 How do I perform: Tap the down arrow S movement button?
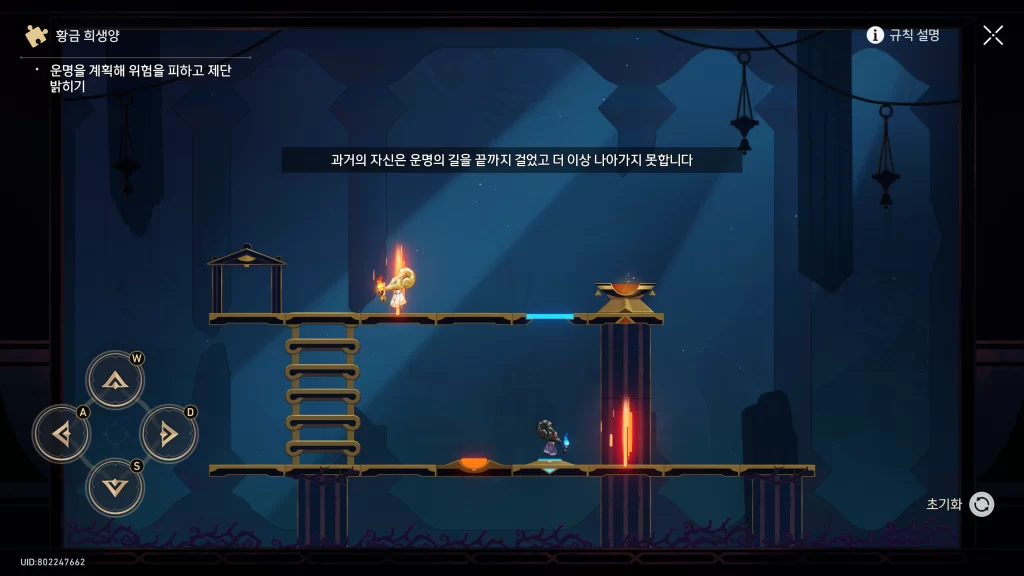pos(115,487)
